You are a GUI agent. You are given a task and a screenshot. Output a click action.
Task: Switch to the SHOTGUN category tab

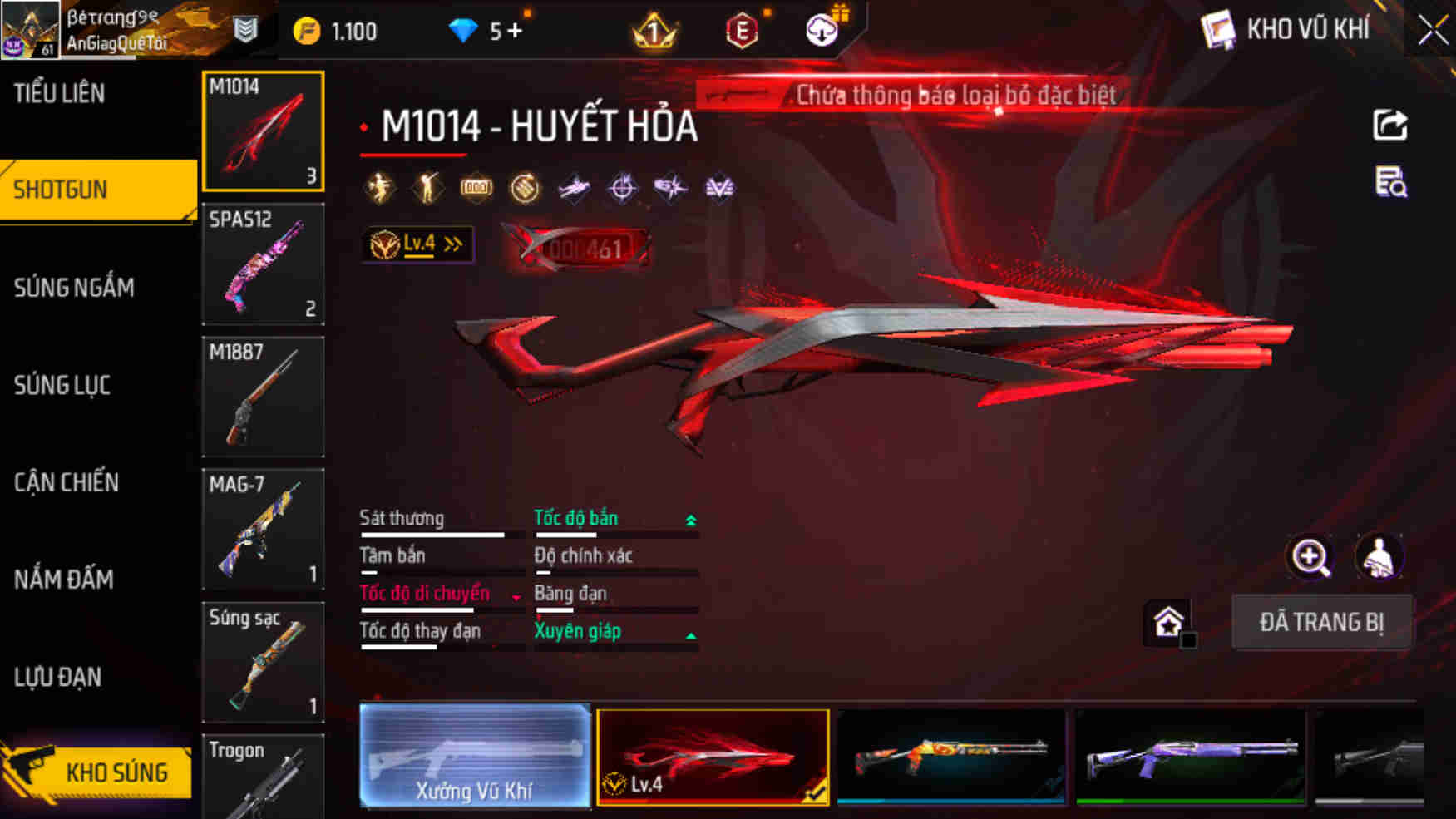click(60, 190)
